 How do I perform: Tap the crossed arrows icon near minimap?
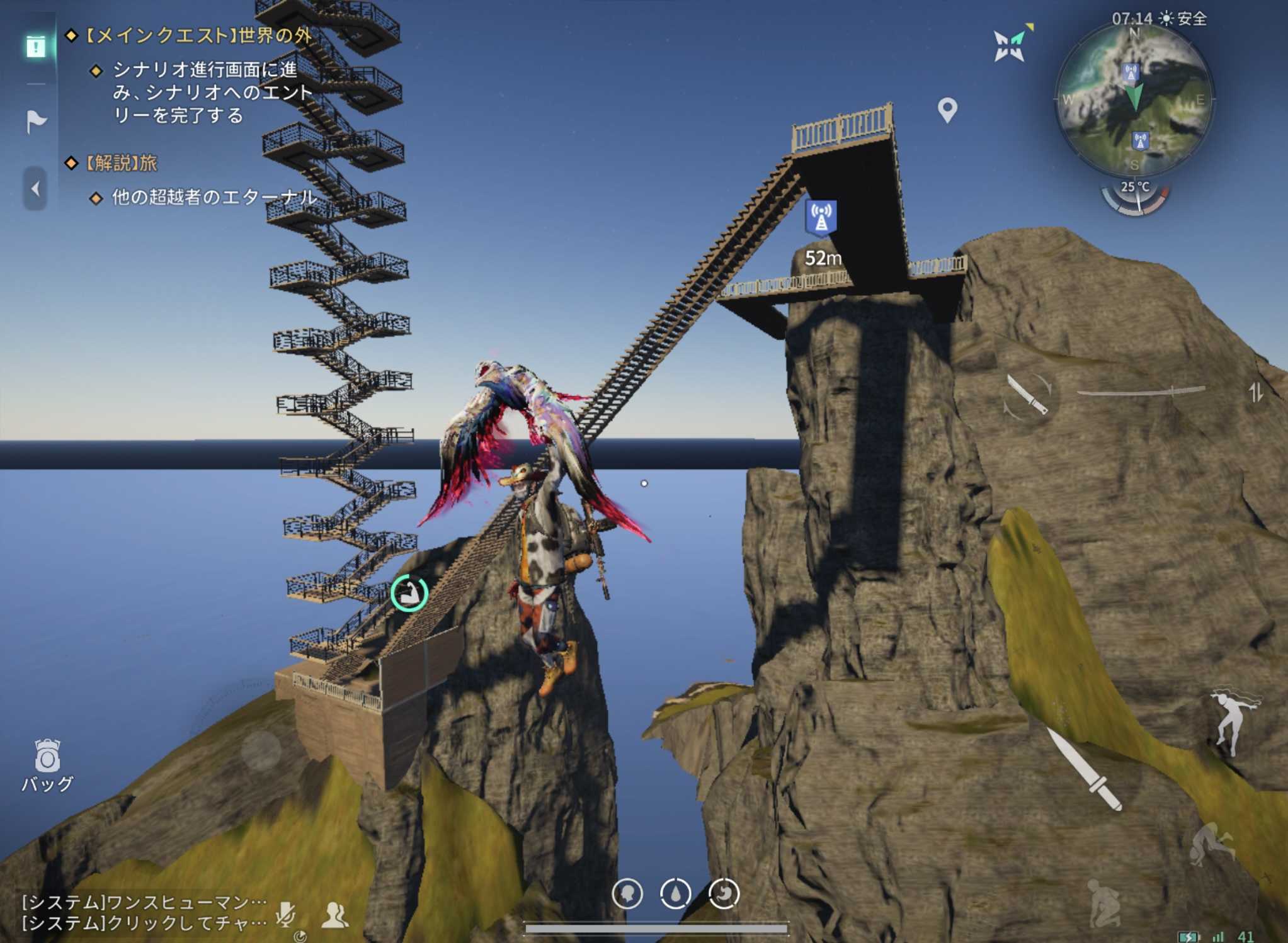tap(1011, 44)
